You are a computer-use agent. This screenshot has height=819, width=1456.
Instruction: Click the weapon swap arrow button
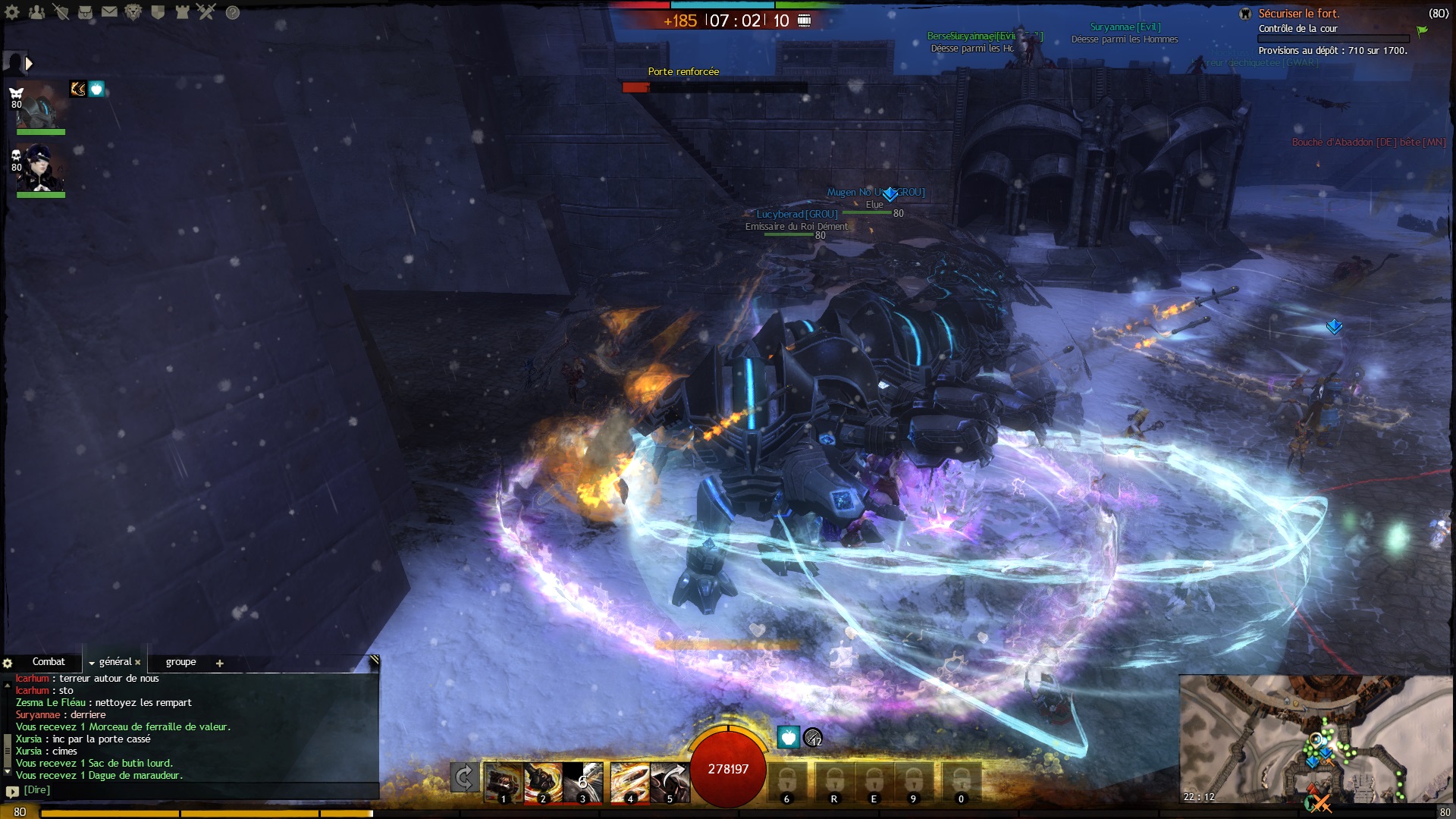463,778
